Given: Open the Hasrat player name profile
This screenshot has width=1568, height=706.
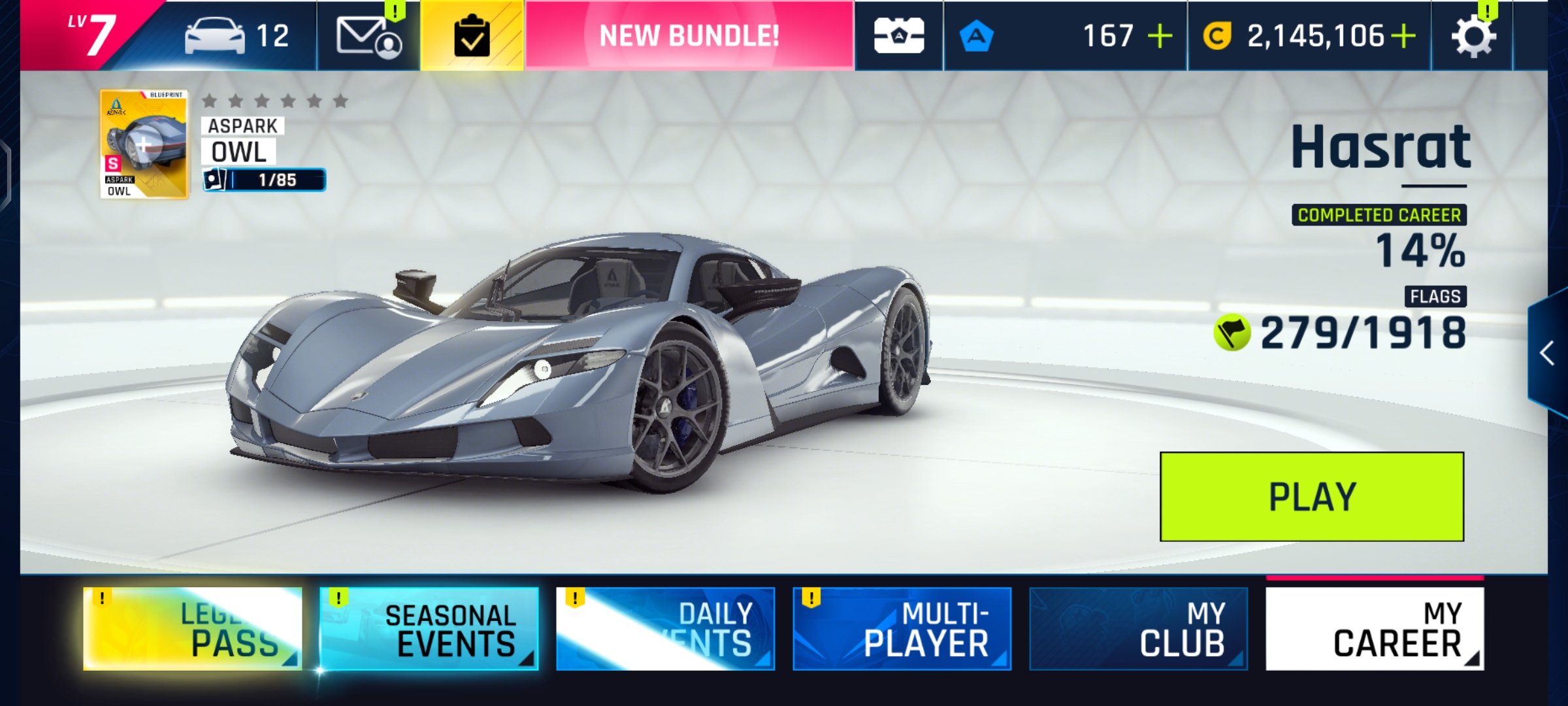Looking at the screenshot, I should [x=1380, y=148].
